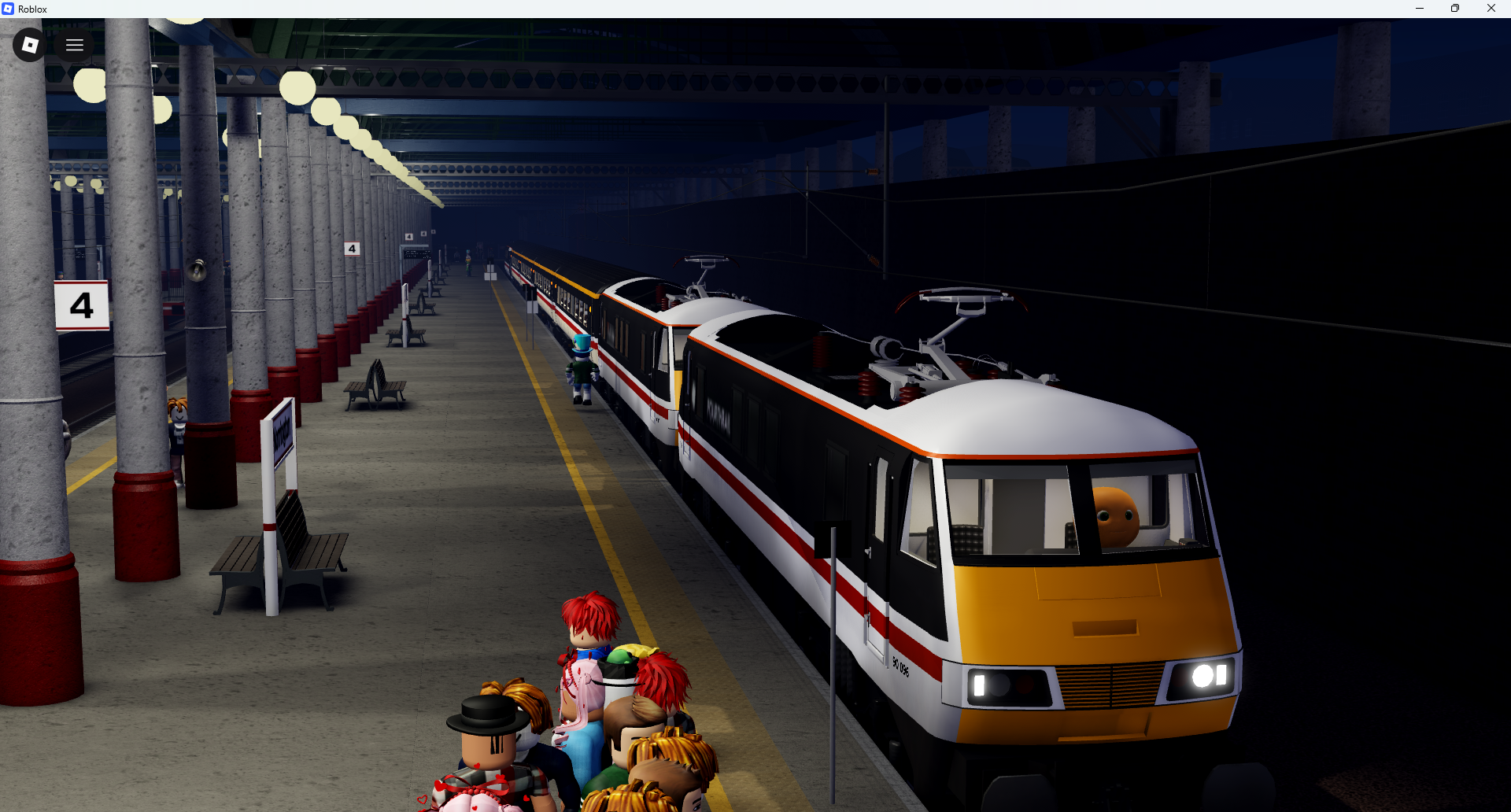The width and height of the screenshot is (1511, 812).
Task: Close the Roblox window
Action: (x=1491, y=9)
